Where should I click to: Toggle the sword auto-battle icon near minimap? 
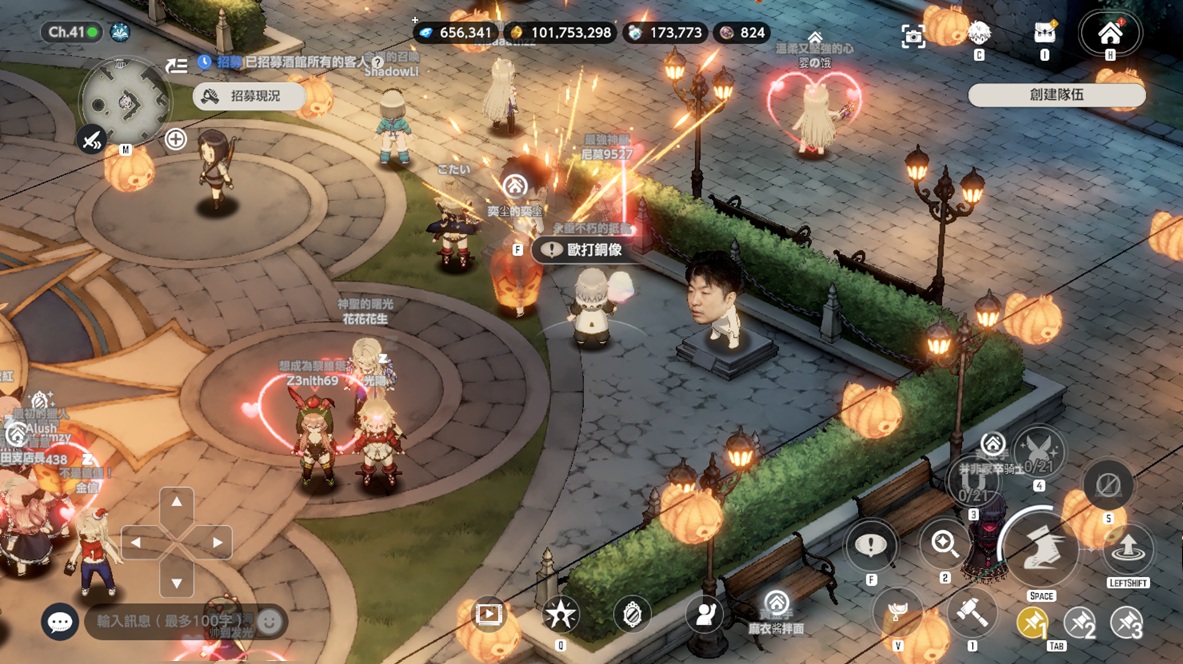(92, 139)
